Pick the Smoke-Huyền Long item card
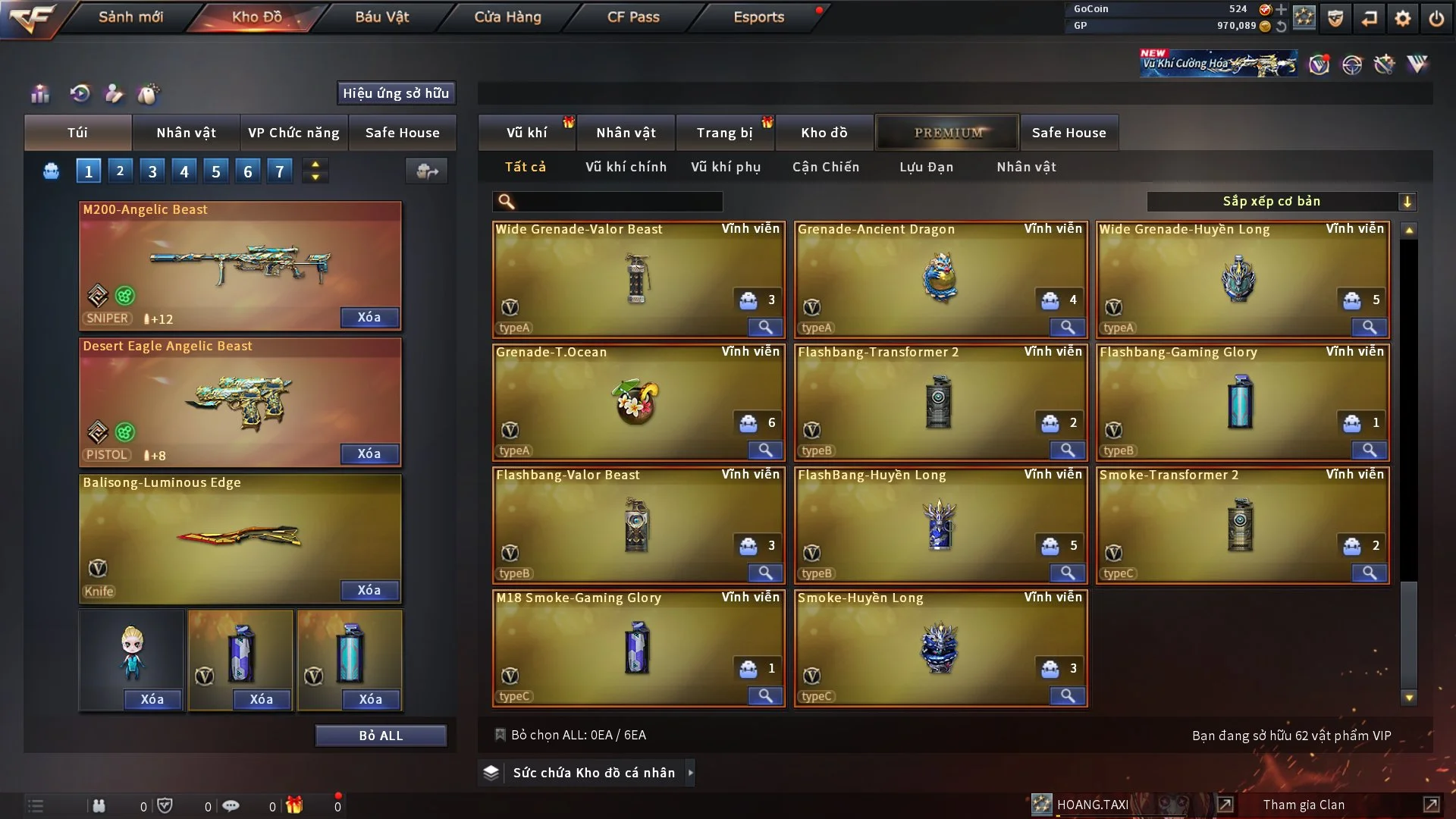This screenshot has height=819, width=1456. [x=940, y=648]
